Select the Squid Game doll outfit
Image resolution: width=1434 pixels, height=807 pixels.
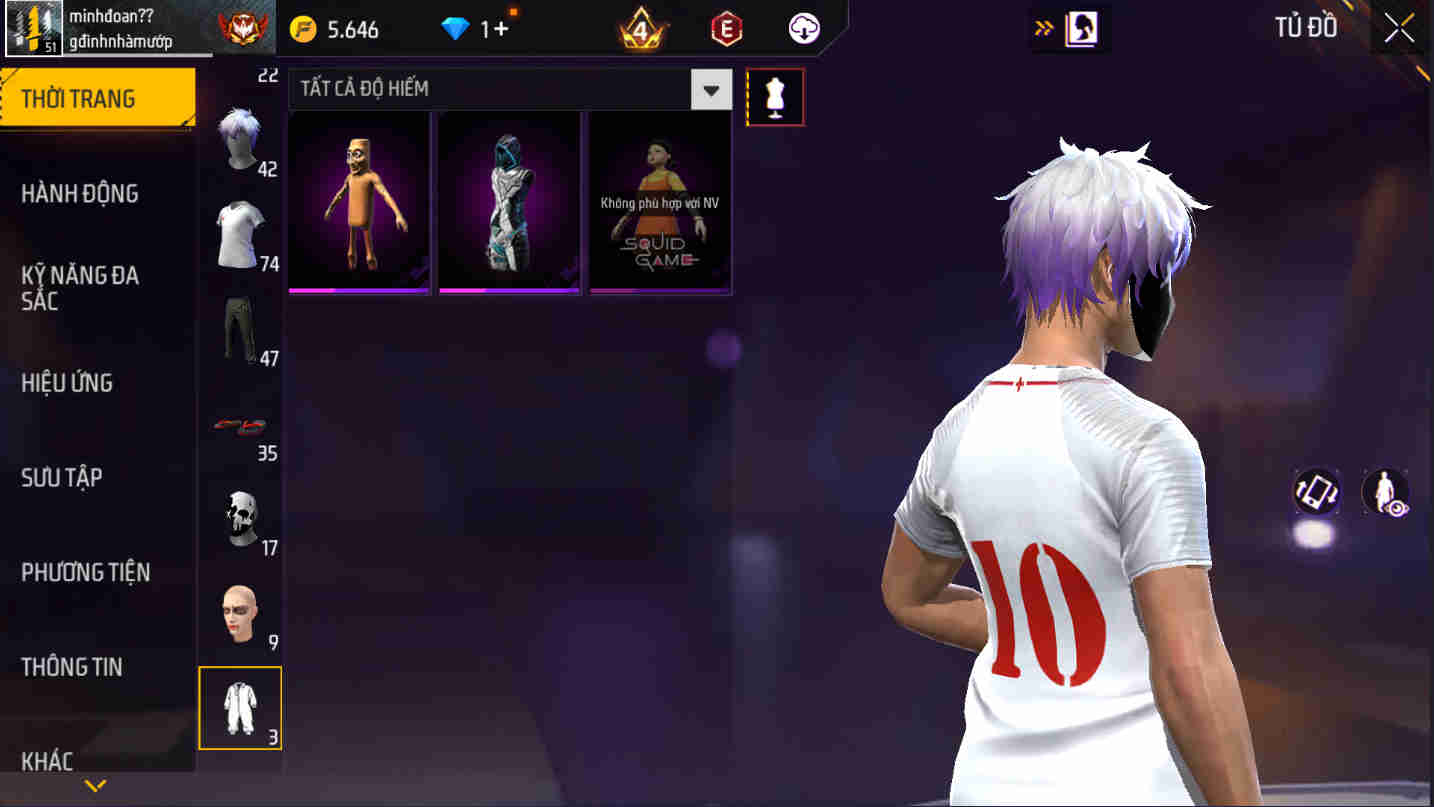[x=659, y=200]
